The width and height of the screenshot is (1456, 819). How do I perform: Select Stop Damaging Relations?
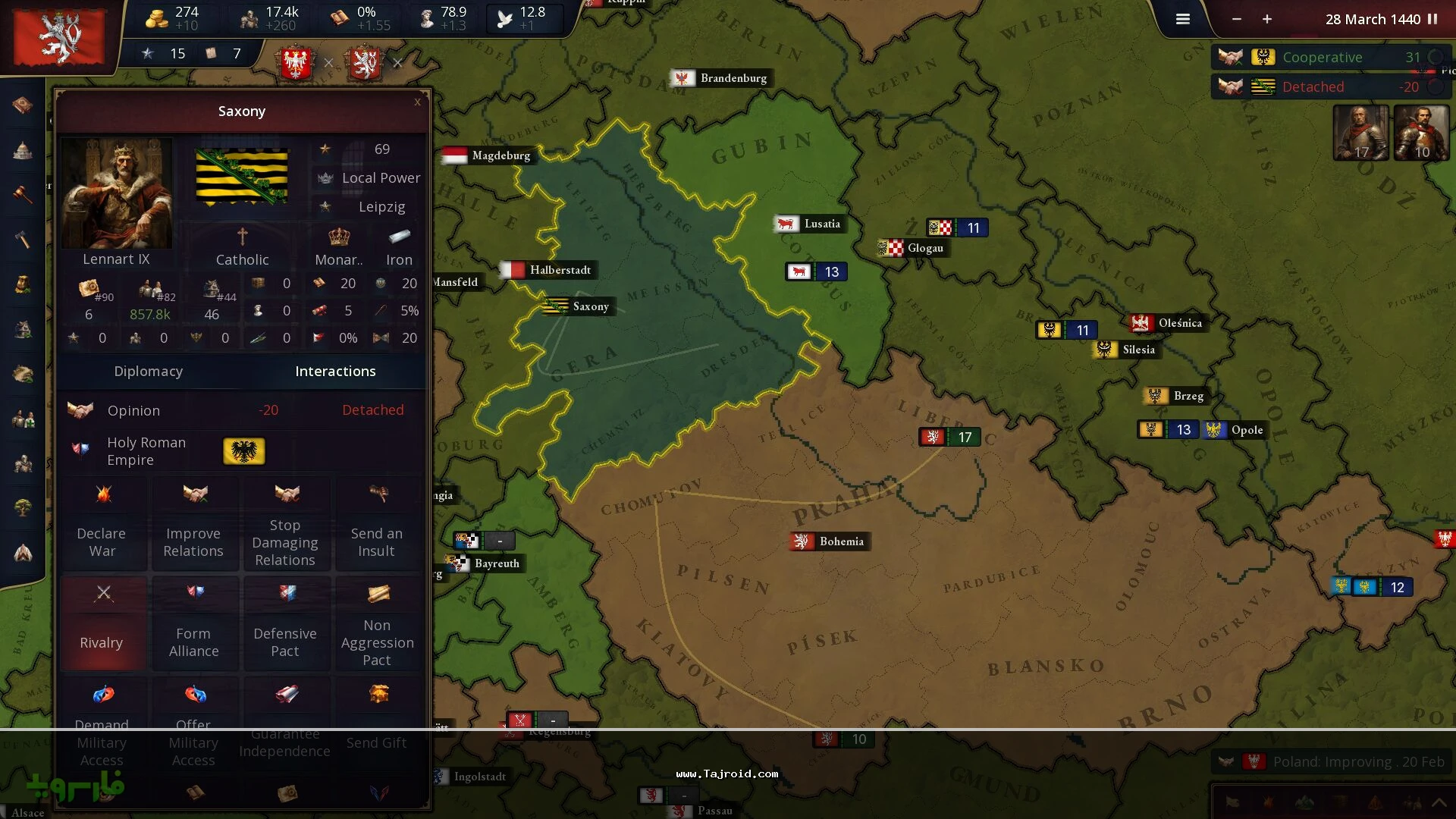pyautogui.click(x=285, y=523)
